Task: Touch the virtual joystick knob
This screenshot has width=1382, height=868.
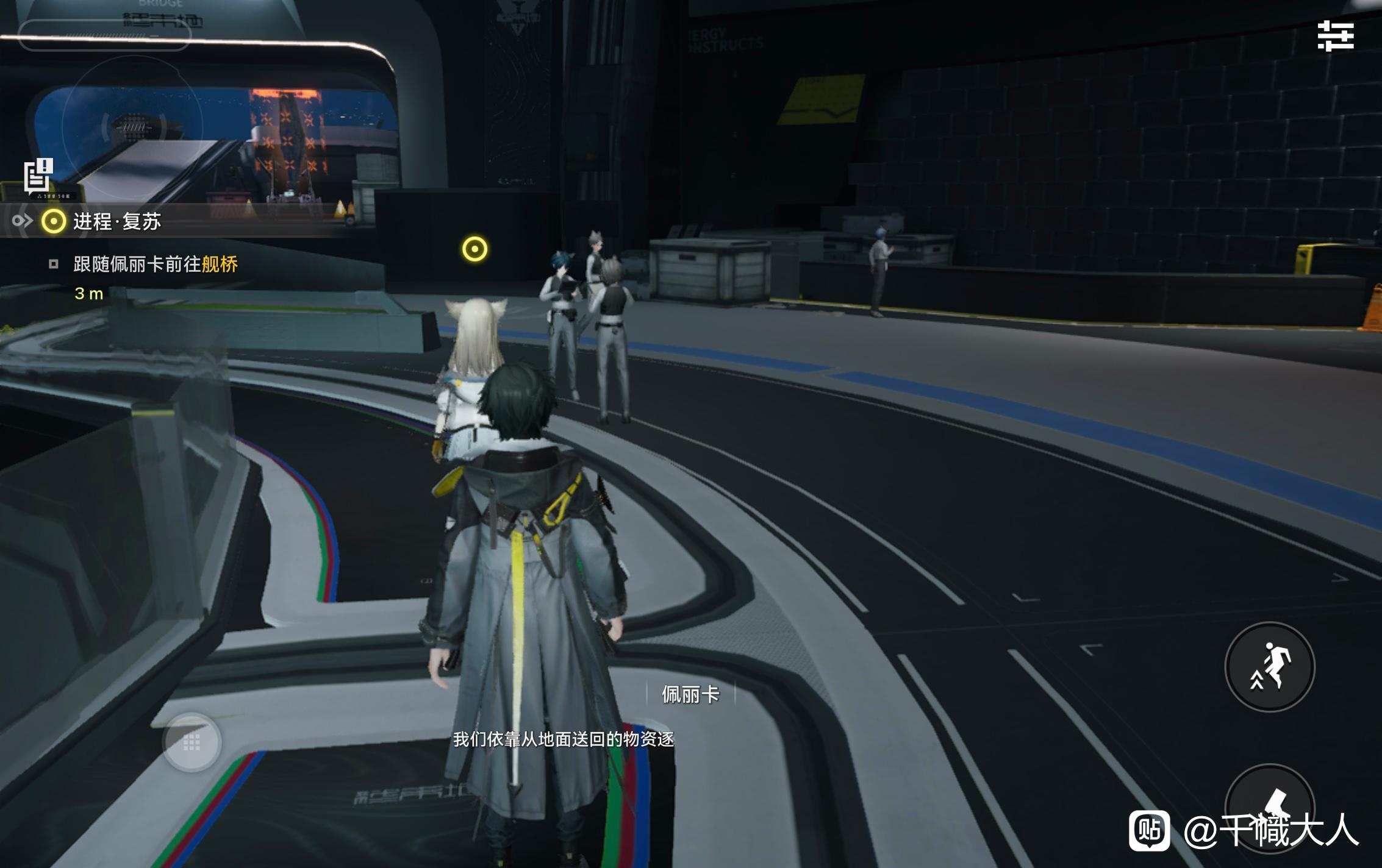Action: (192, 742)
